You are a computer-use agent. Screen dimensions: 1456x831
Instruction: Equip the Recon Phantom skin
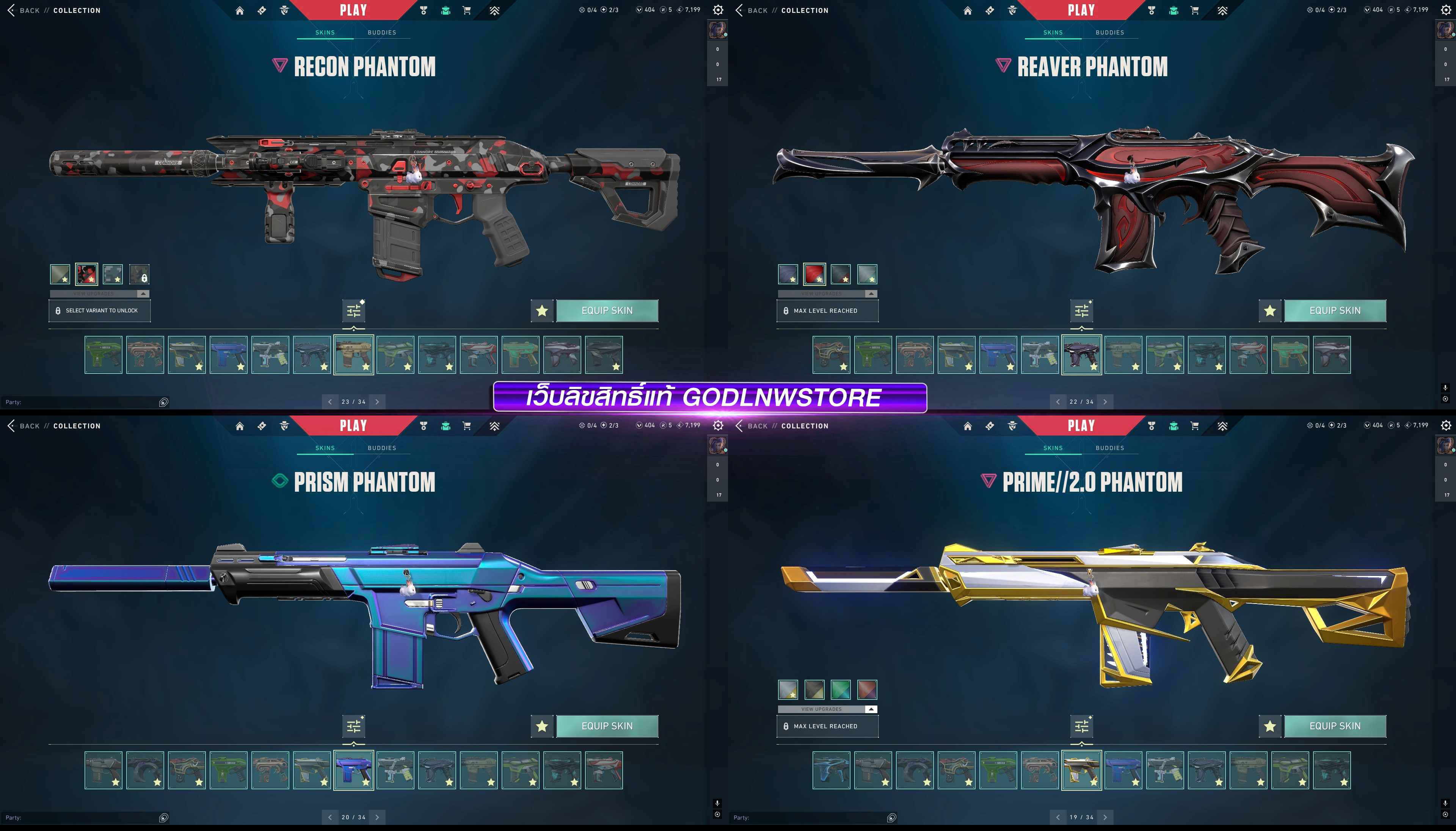(x=607, y=310)
